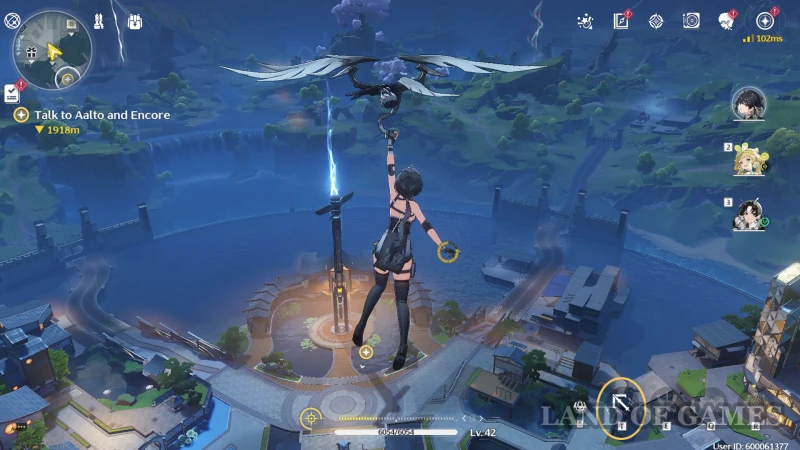Viewport: 800px width, 450px height.
Task: Open the guidebook icon with red alert
Action: click(x=621, y=20)
